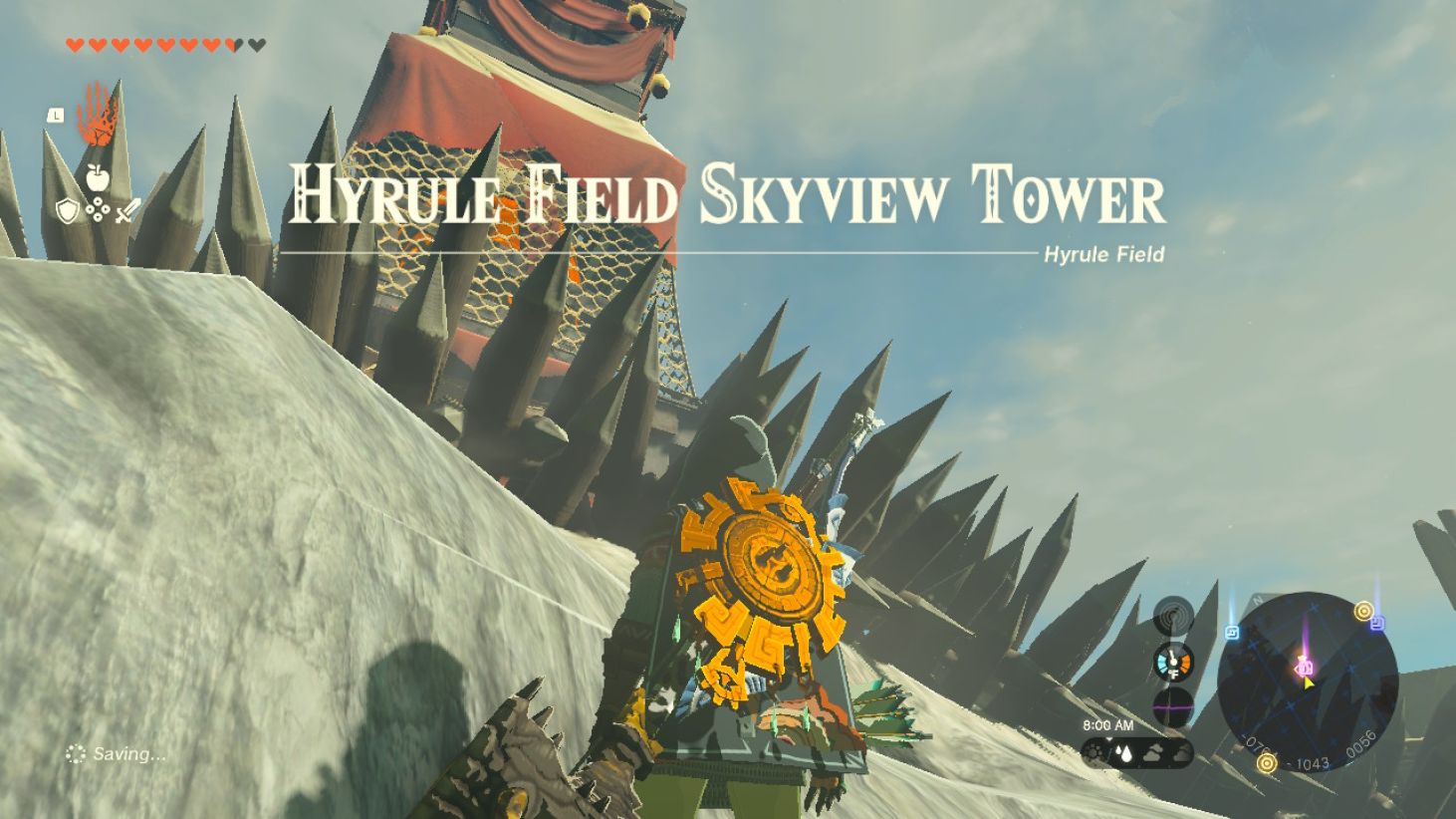Viewport: 1456px width, 819px height.
Task: Click the Saving indicator in the corner
Action: click(x=115, y=753)
